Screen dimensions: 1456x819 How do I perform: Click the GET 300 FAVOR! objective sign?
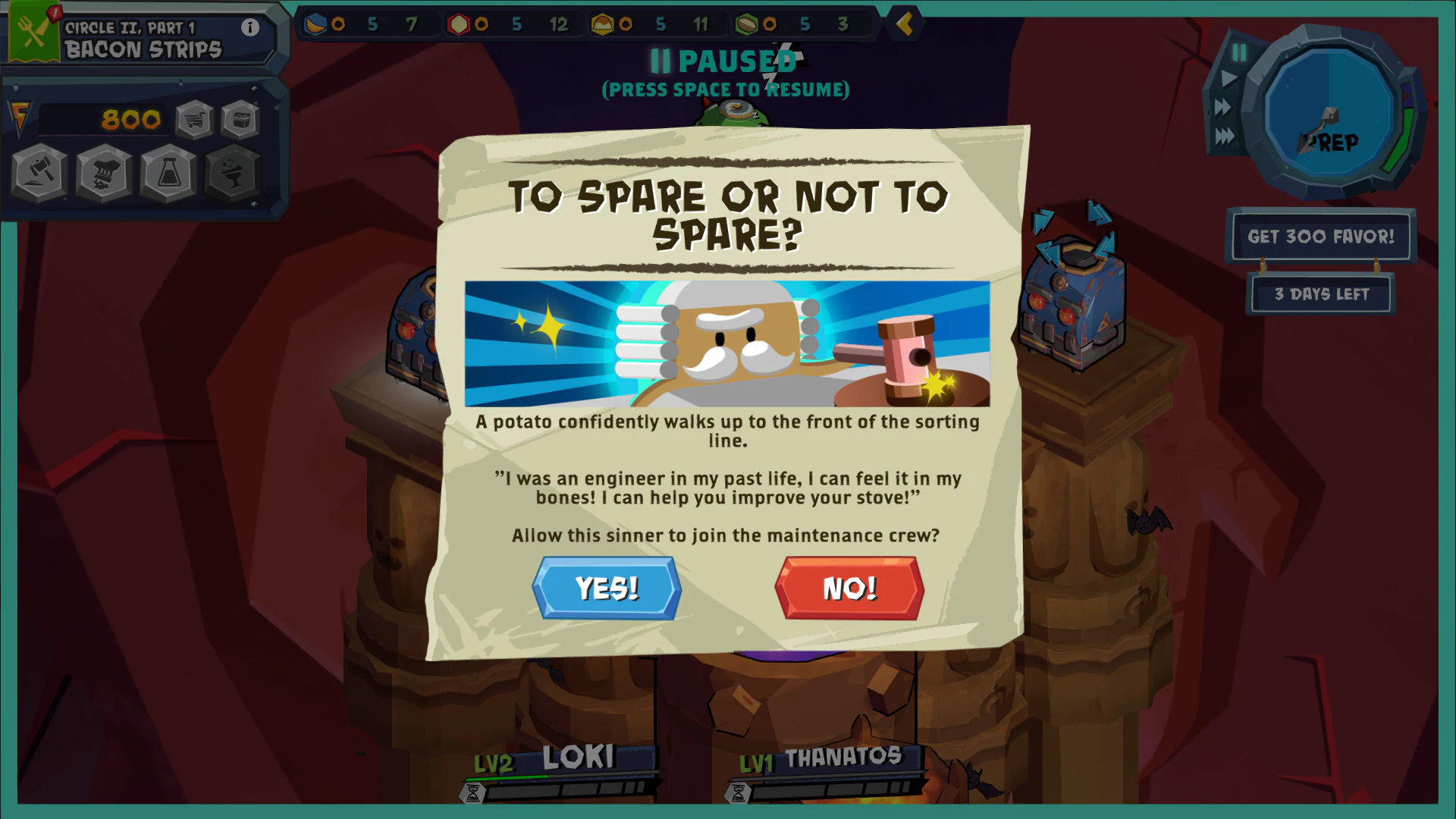point(1321,237)
